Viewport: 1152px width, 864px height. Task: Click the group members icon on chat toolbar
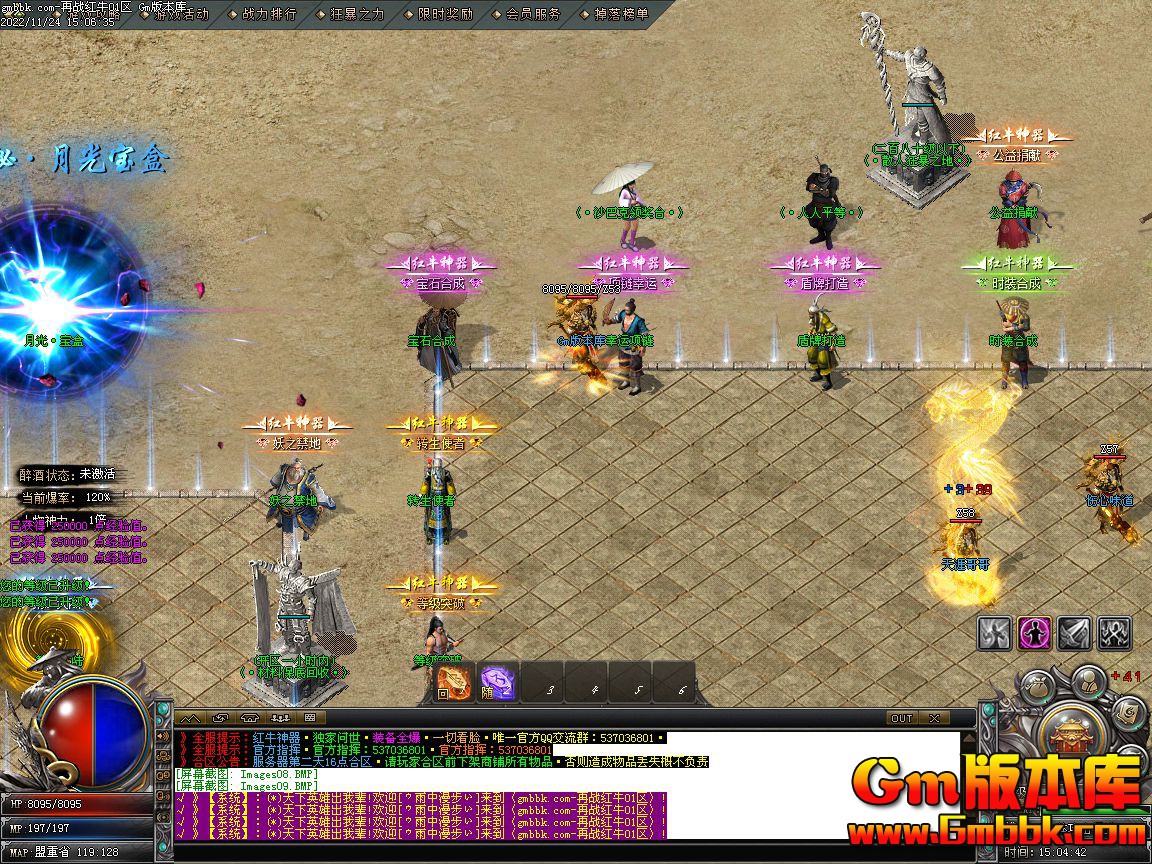point(279,718)
